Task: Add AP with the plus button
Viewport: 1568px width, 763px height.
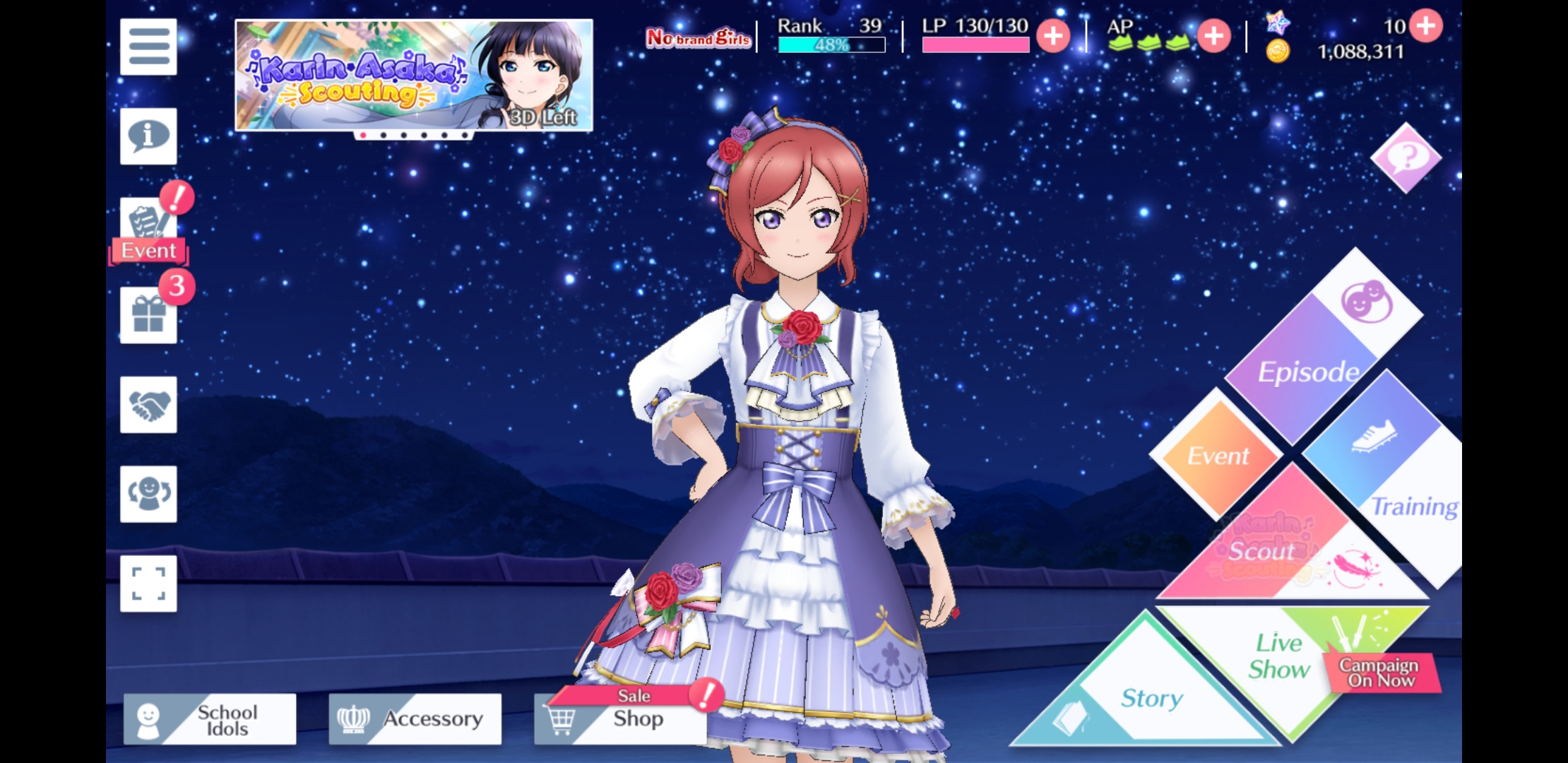Action: [x=1213, y=36]
